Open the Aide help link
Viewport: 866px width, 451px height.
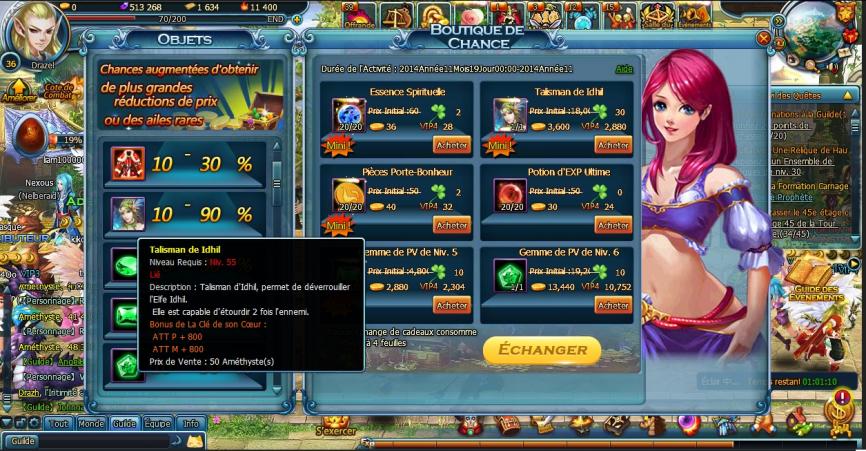[624, 70]
